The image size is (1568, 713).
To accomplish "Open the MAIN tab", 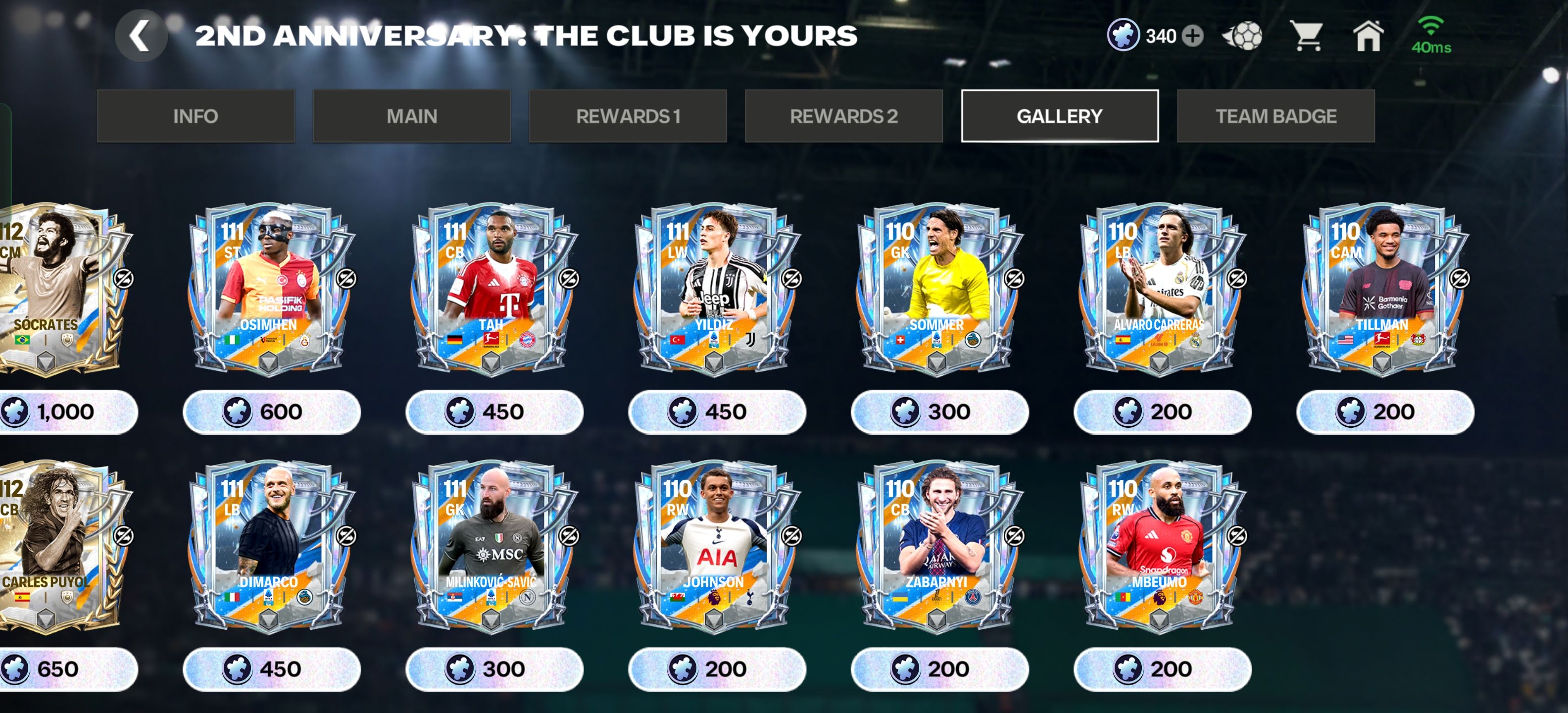I will click(x=411, y=116).
